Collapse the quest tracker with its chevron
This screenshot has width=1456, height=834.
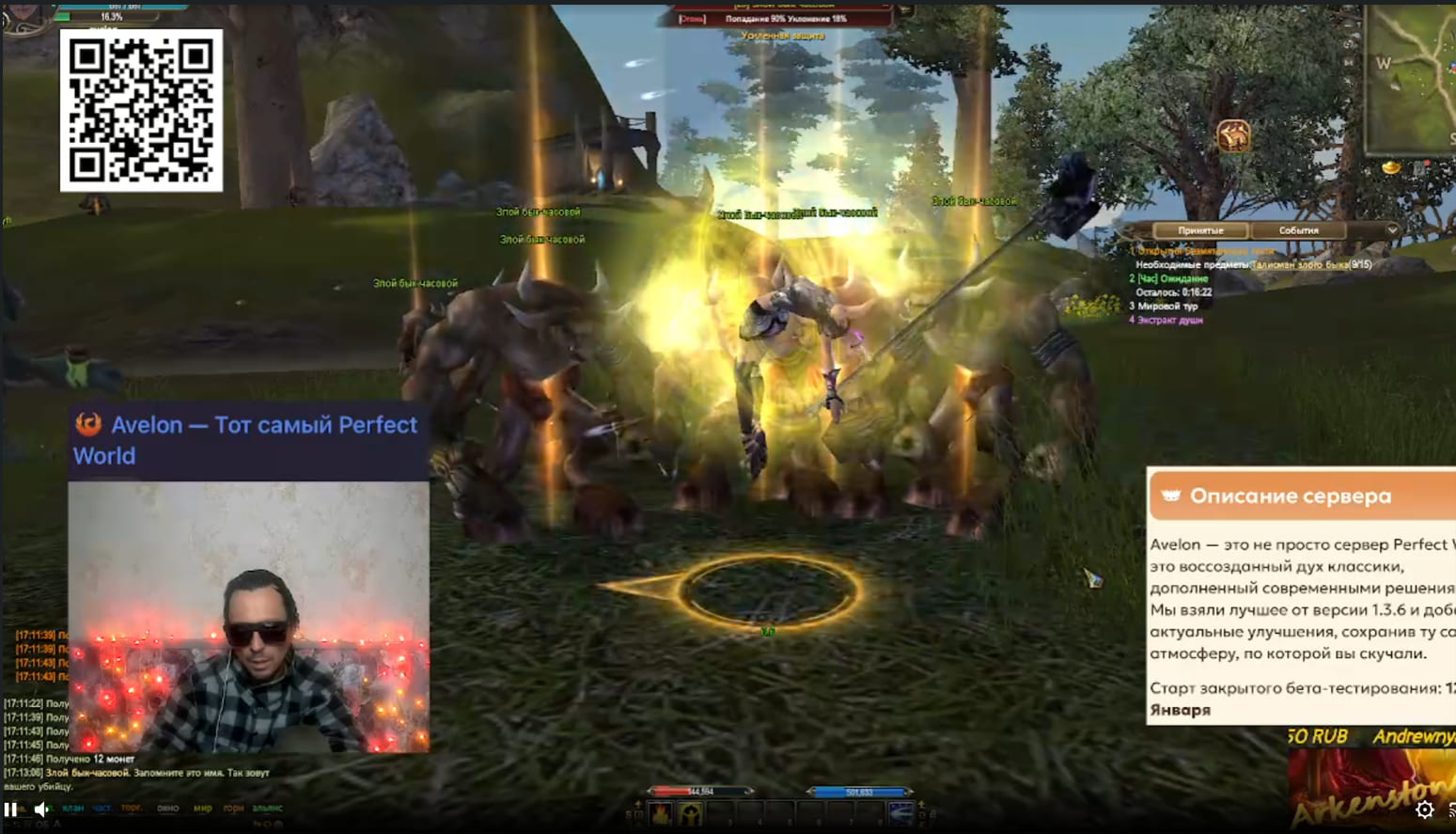pos(1392,230)
